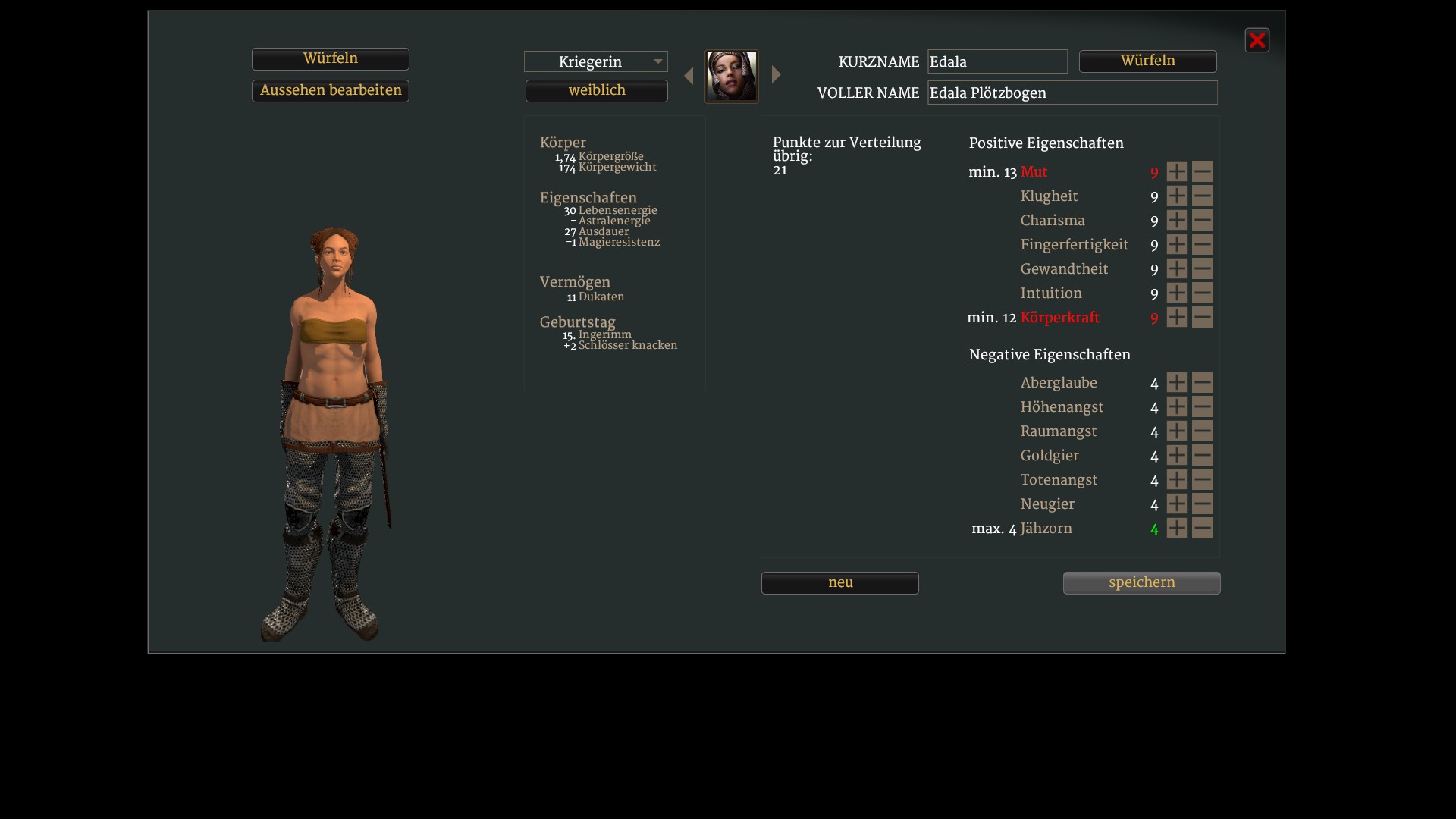Roll random appearance with left Würfeln button
The image size is (1456, 819).
click(330, 59)
